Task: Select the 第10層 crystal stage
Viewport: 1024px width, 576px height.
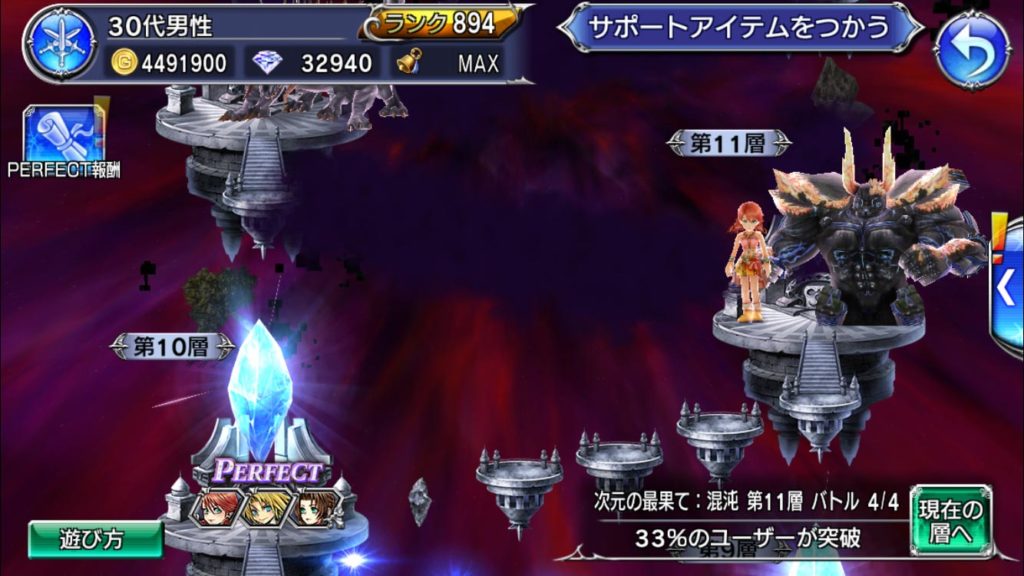Action: [x=260, y=390]
